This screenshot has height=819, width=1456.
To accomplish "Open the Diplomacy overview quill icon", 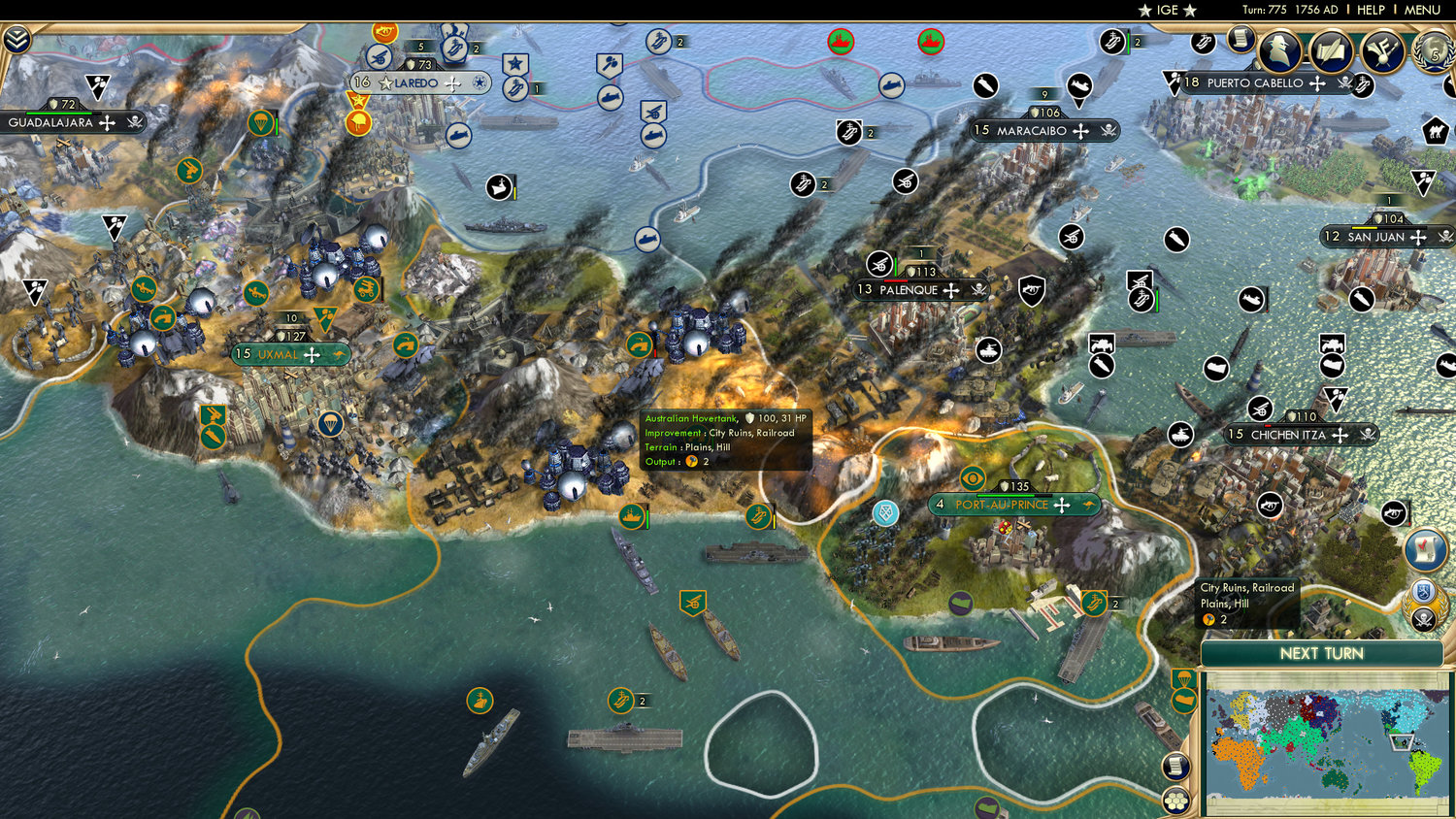I will click(1333, 54).
